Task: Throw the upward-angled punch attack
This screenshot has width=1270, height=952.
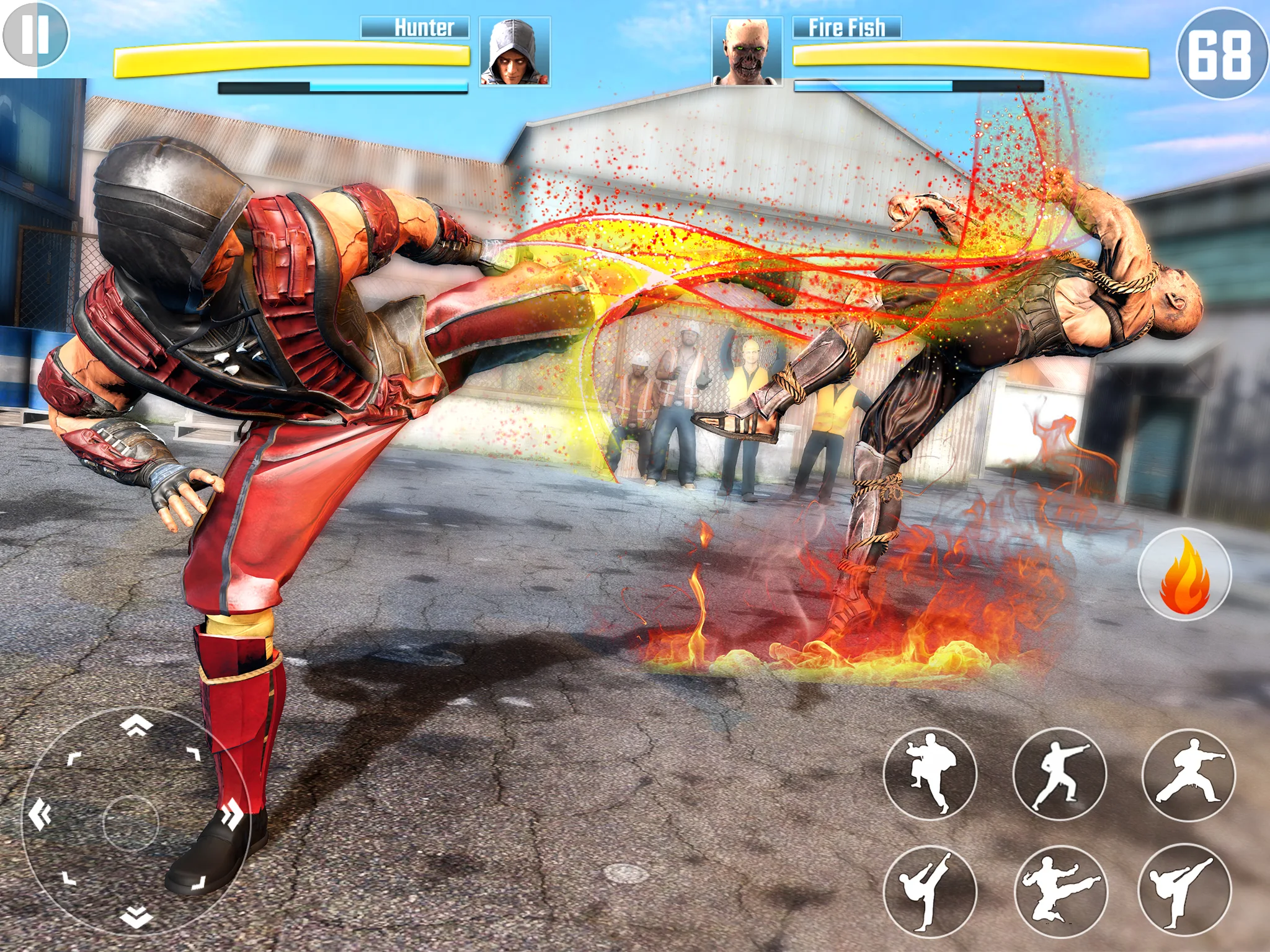Action: point(1059,773)
